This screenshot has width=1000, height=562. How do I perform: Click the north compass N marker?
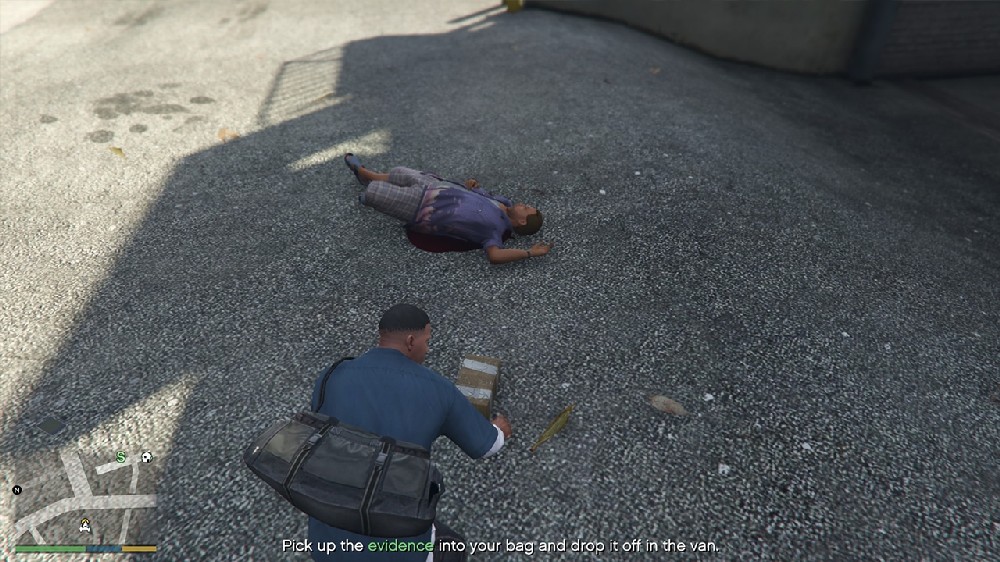point(17,489)
